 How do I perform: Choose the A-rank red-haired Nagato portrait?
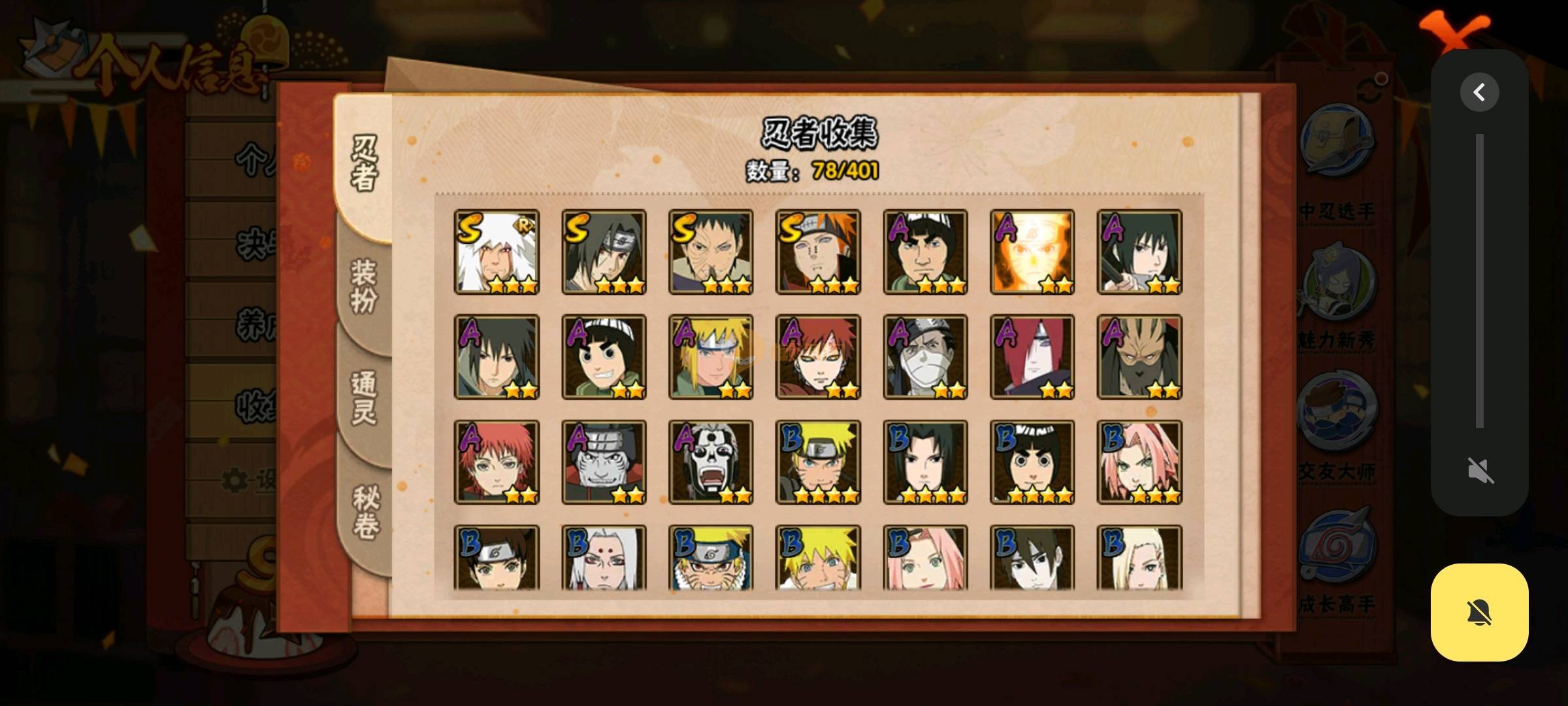click(x=1032, y=357)
